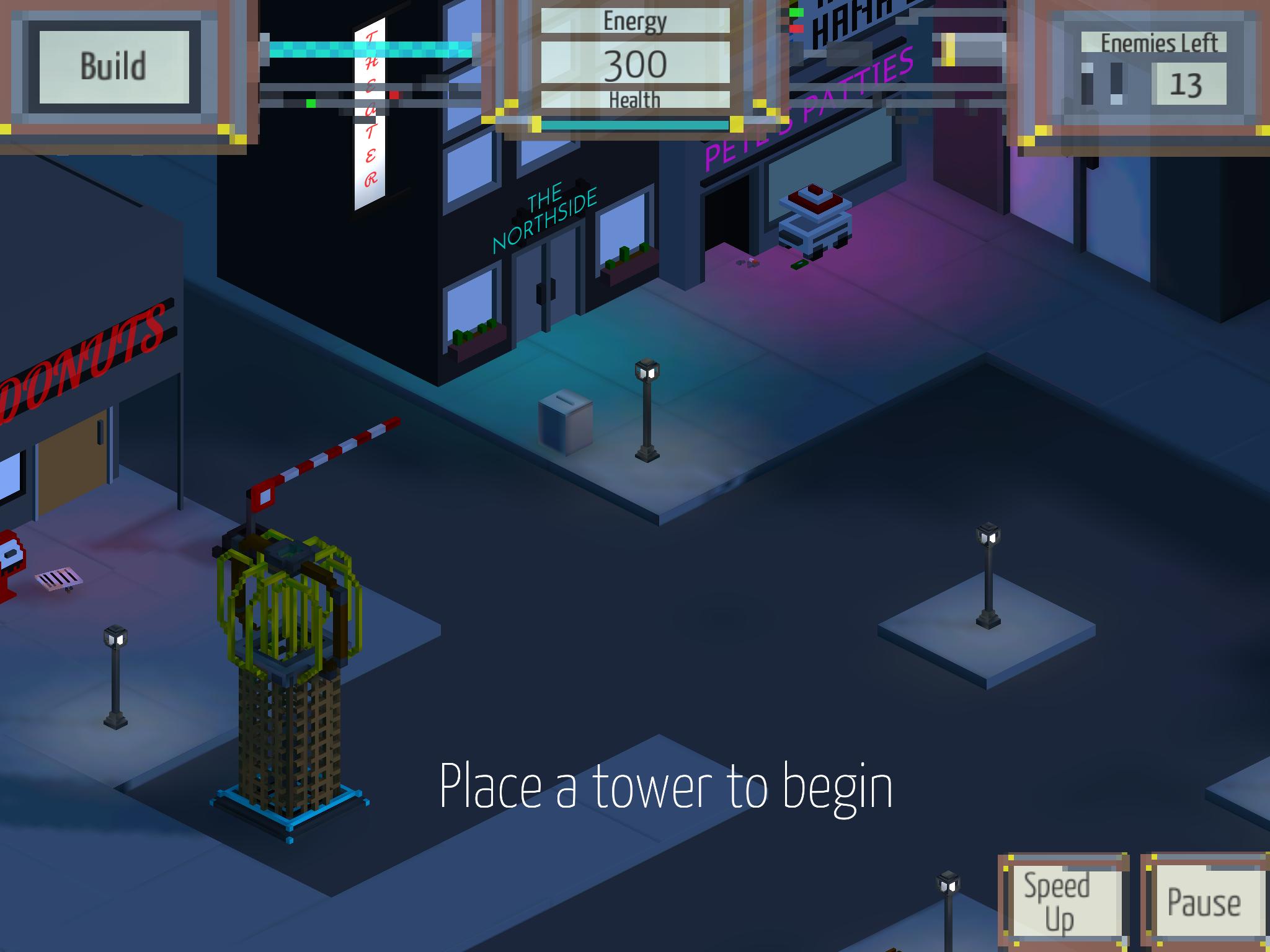
Task: Open the Energy details panel
Action: coord(634,20)
